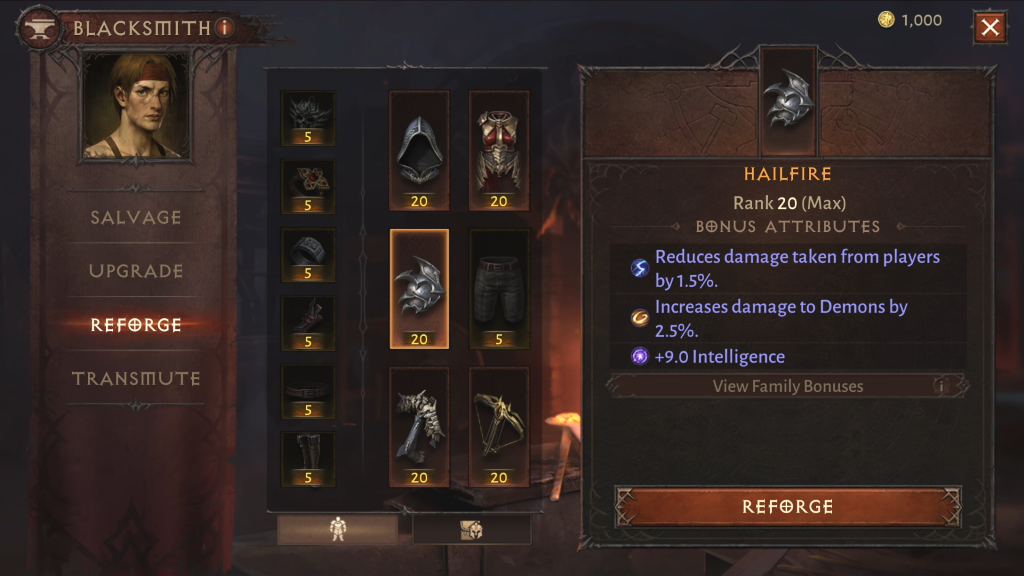
Task: Open the Salvage menu
Action: tap(136, 217)
